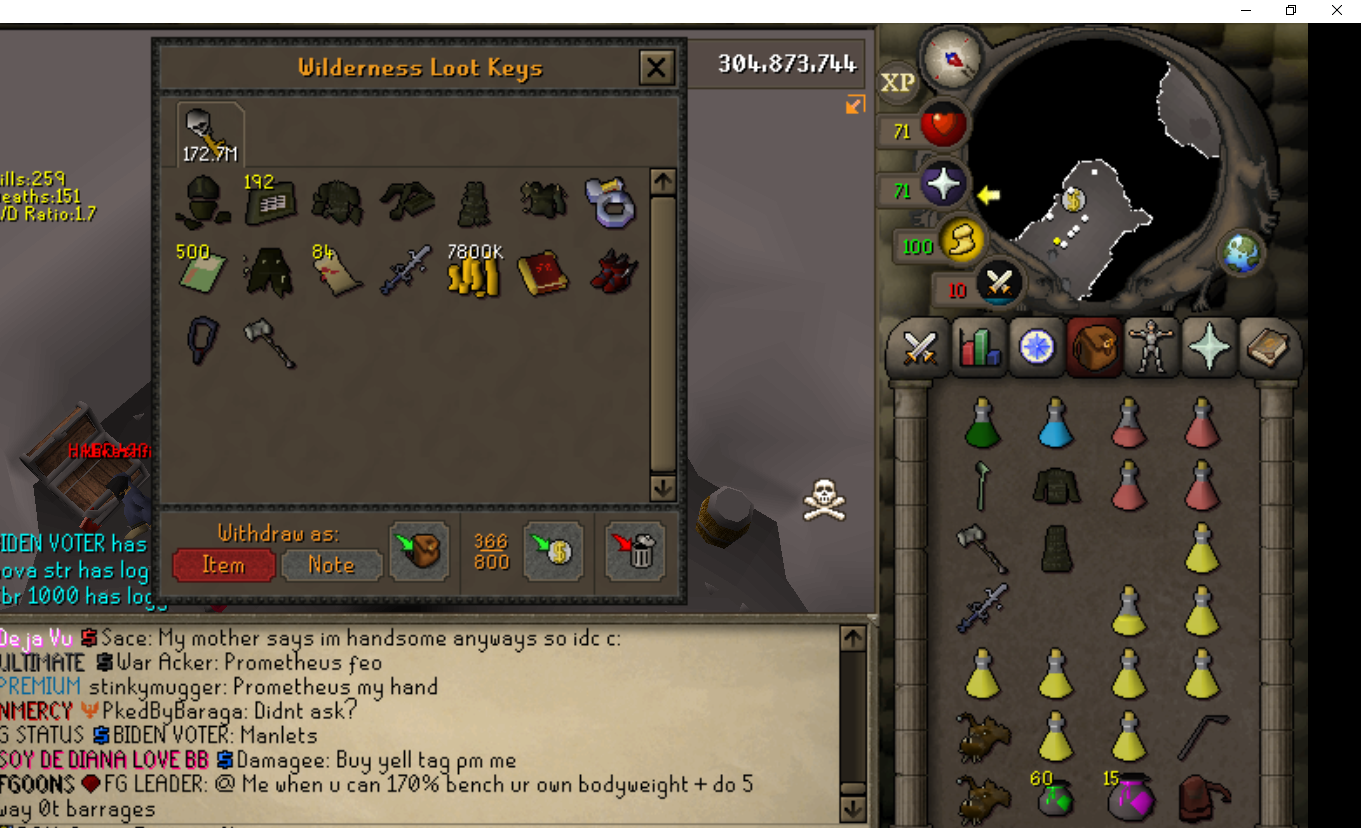Open the world map globe icon
Image resolution: width=1361 pixels, height=828 pixels.
point(1243,252)
